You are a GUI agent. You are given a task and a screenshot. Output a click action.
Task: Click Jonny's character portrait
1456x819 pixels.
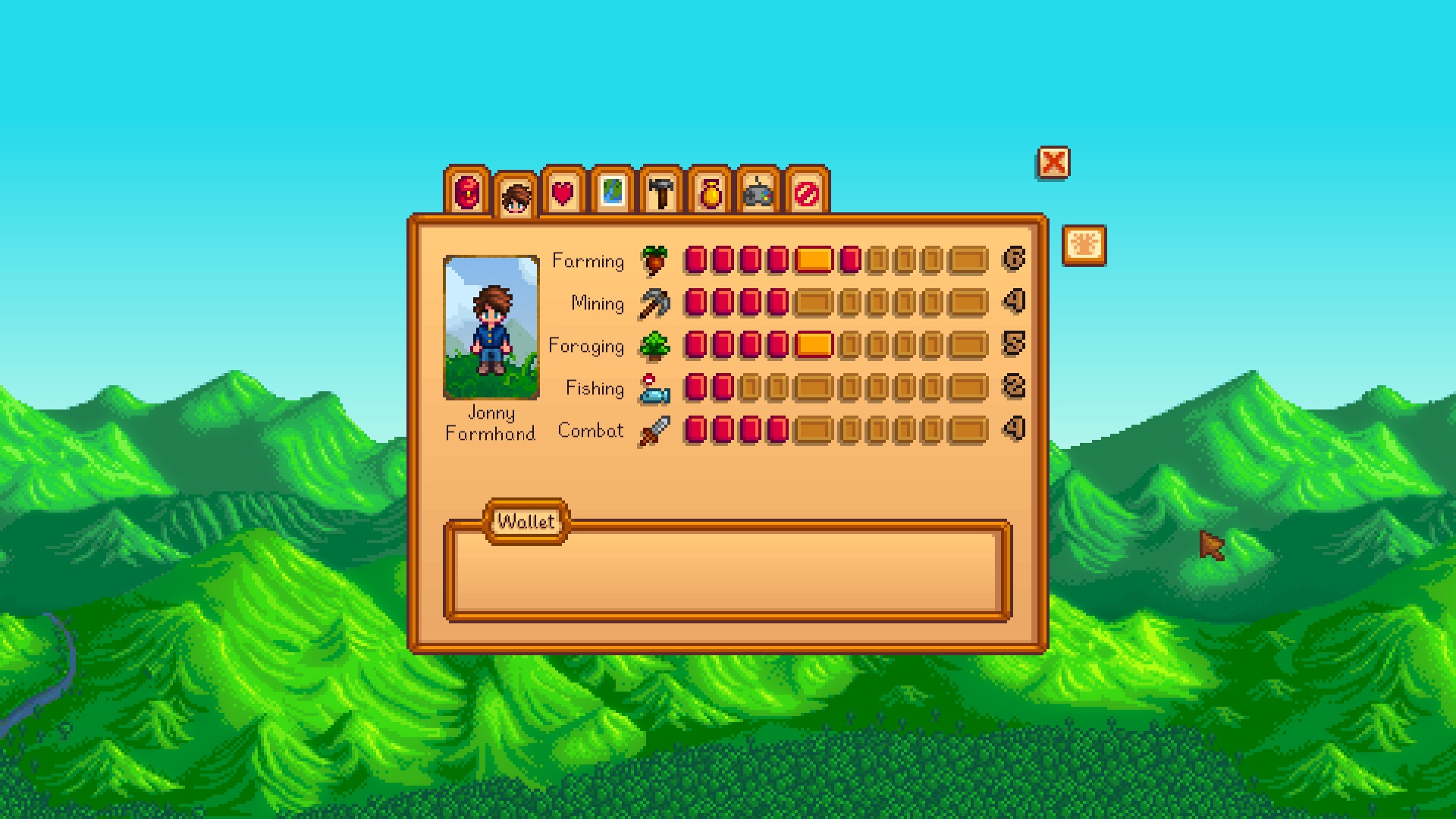pos(491,327)
